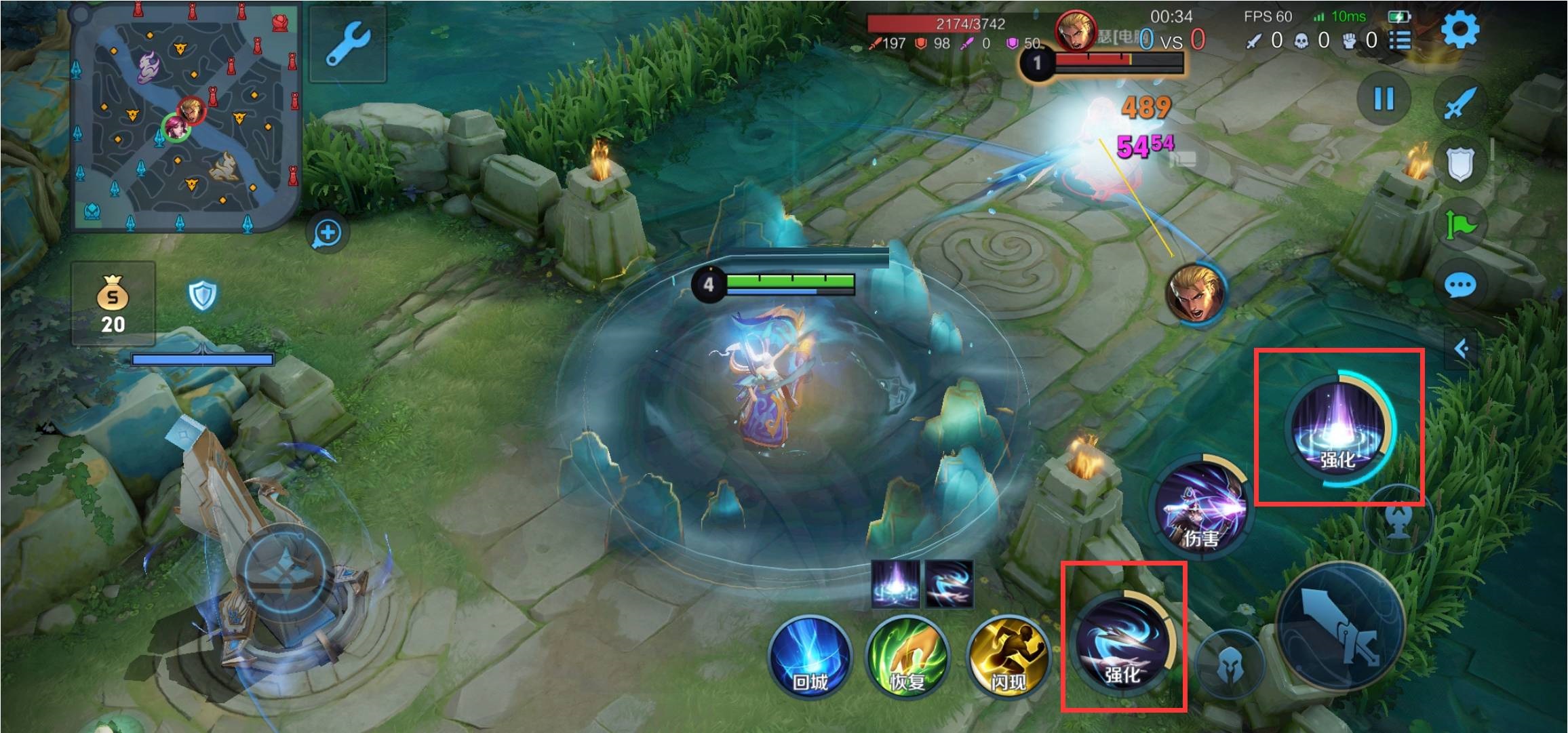Open the quick chat bubble
1568x733 pixels.
(1459, 285)
